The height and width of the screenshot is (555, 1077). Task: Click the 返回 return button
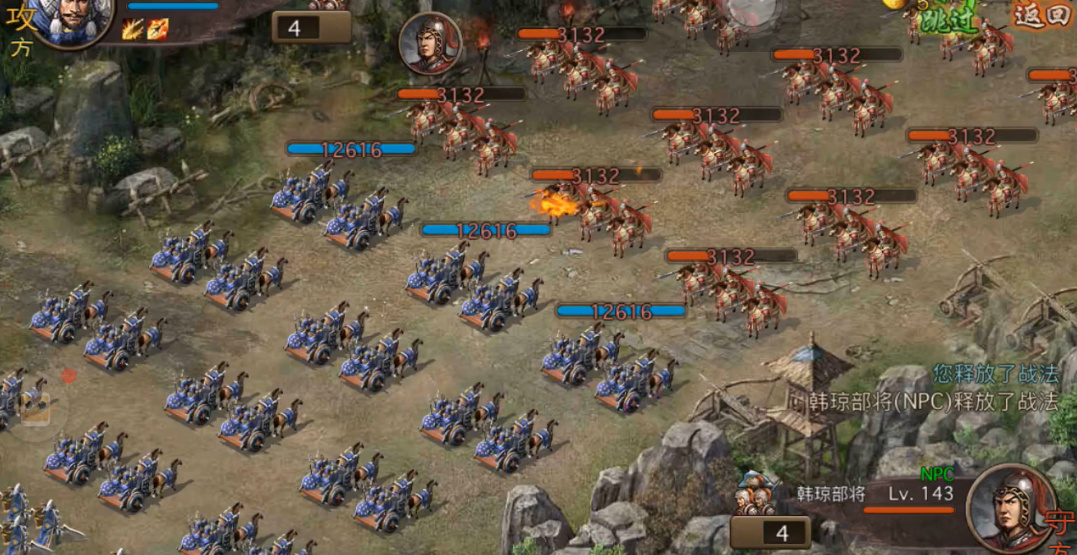coord(1041,16)
